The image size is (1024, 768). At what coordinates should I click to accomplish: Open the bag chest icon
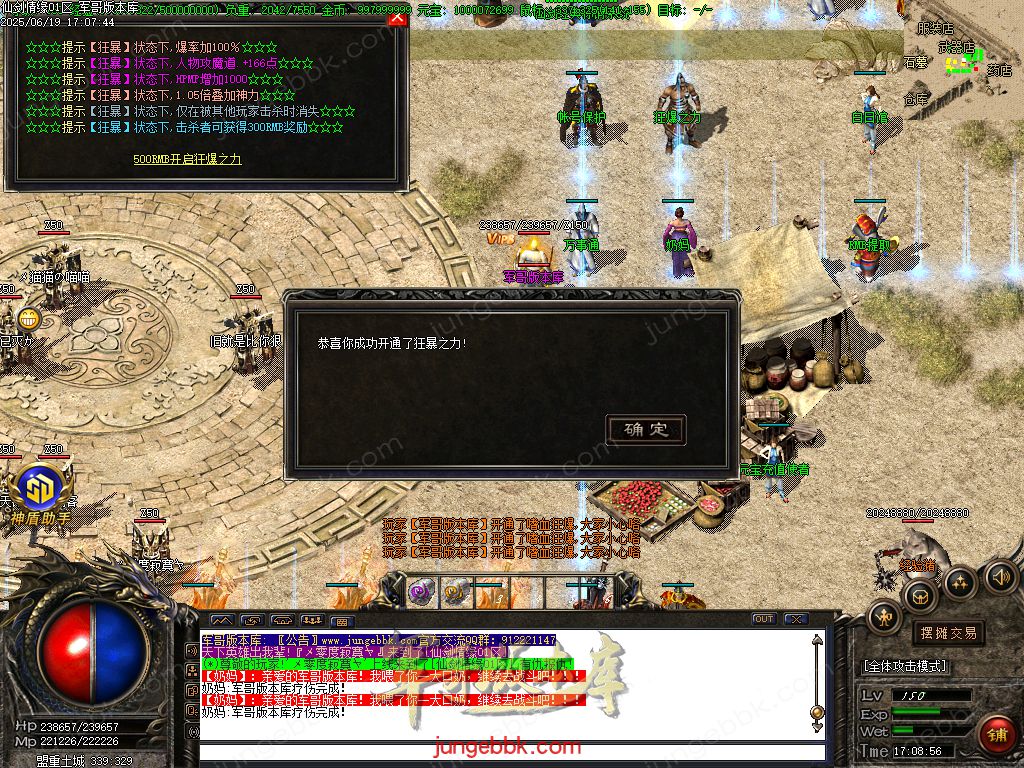[x=920, y=598]
